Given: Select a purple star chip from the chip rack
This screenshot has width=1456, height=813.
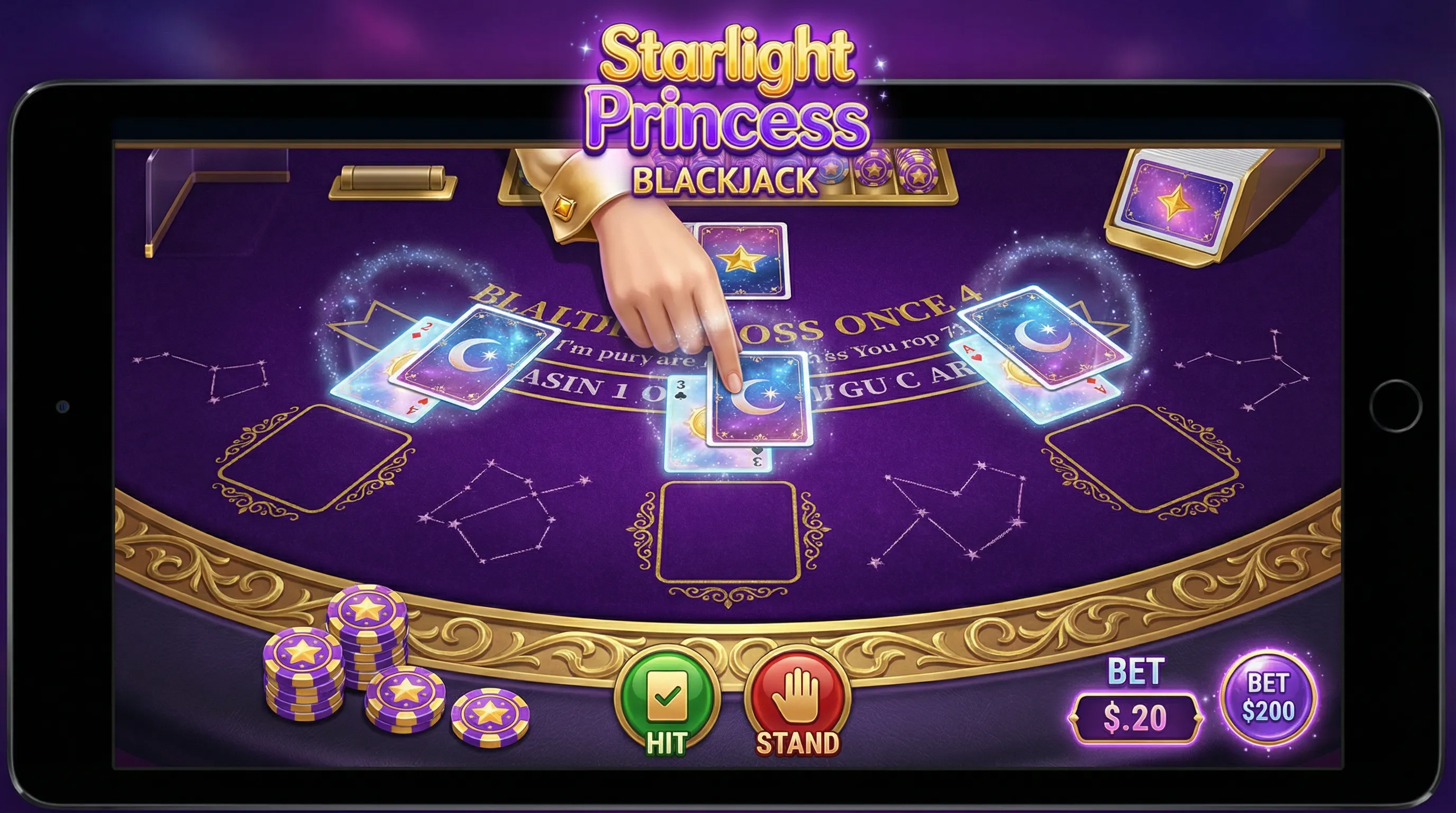Looking at the screenshot, I should (874, 173).
